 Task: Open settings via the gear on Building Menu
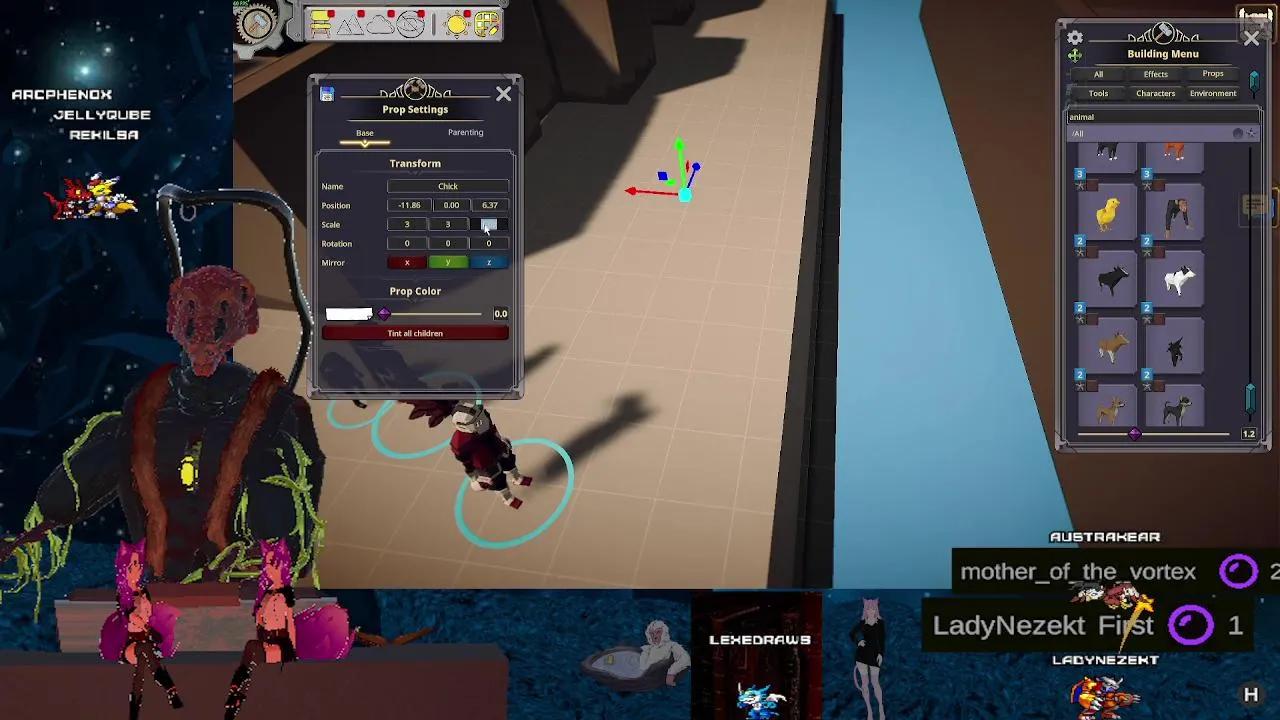[x=1075, y=37]
